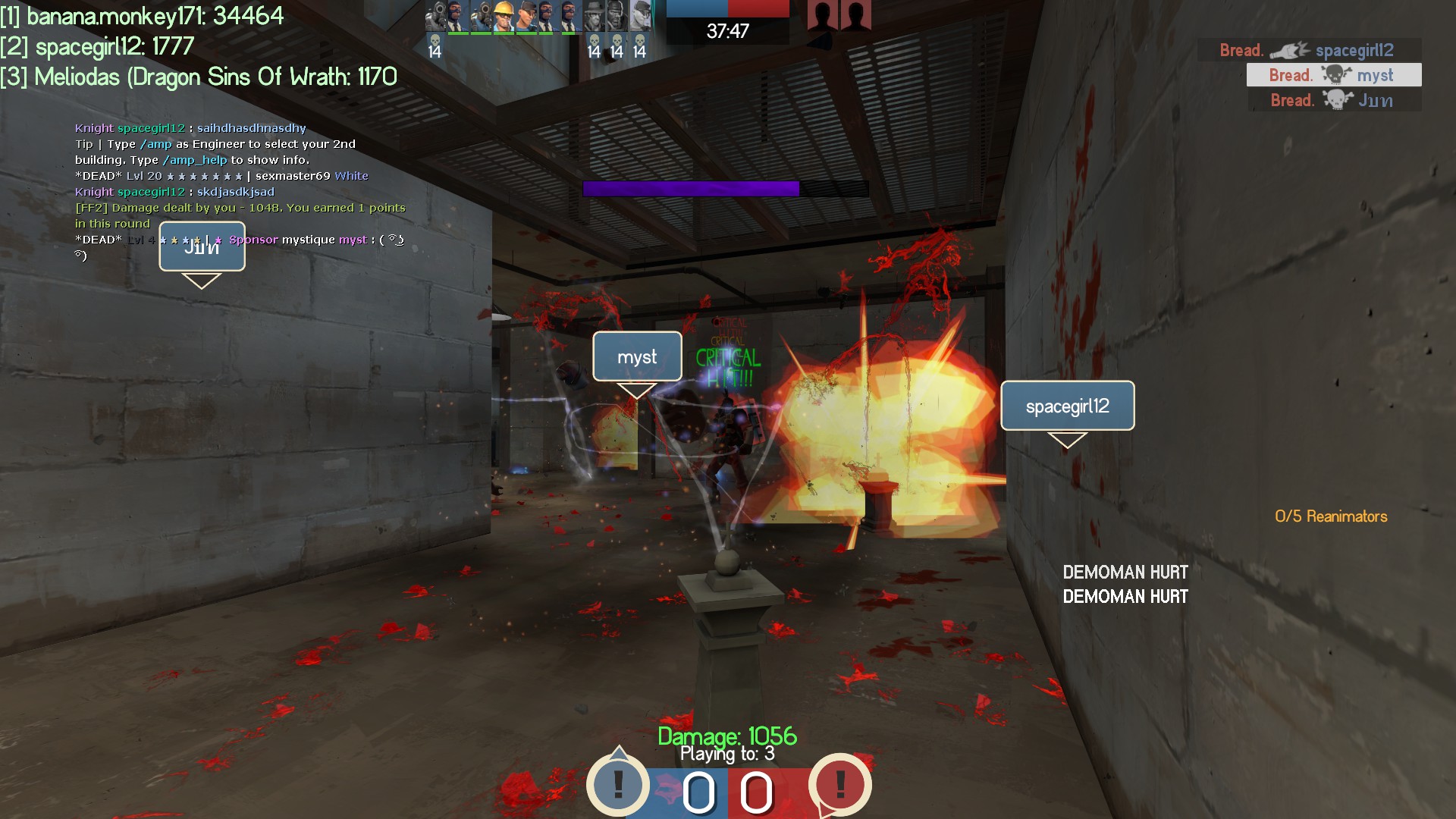Select the blue control point alert icon
This screenshot has height=819, width=1456.
618,784
